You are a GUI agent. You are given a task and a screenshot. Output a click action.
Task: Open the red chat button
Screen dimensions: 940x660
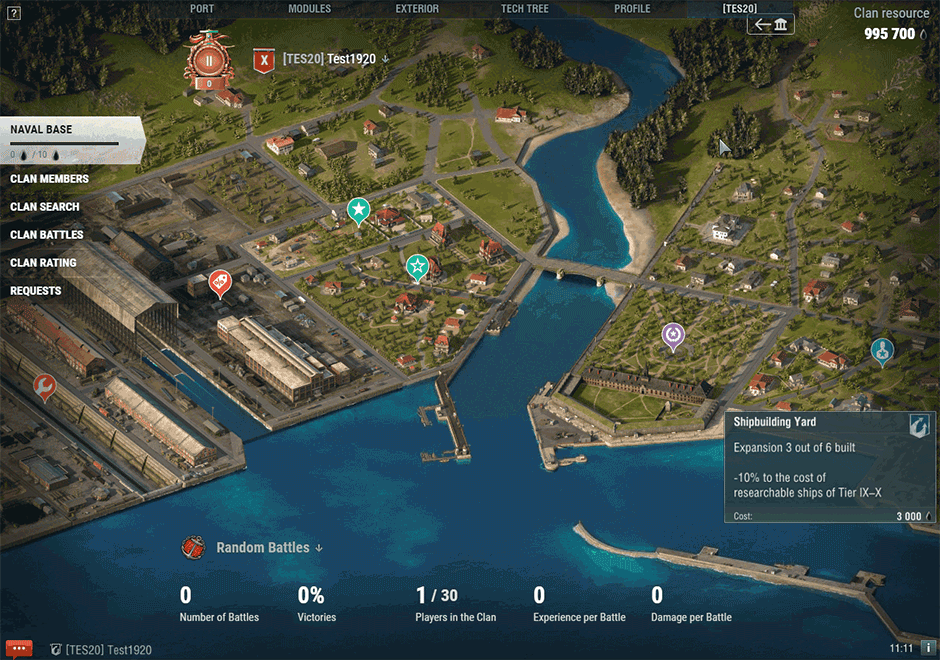(x=18, y=648)
